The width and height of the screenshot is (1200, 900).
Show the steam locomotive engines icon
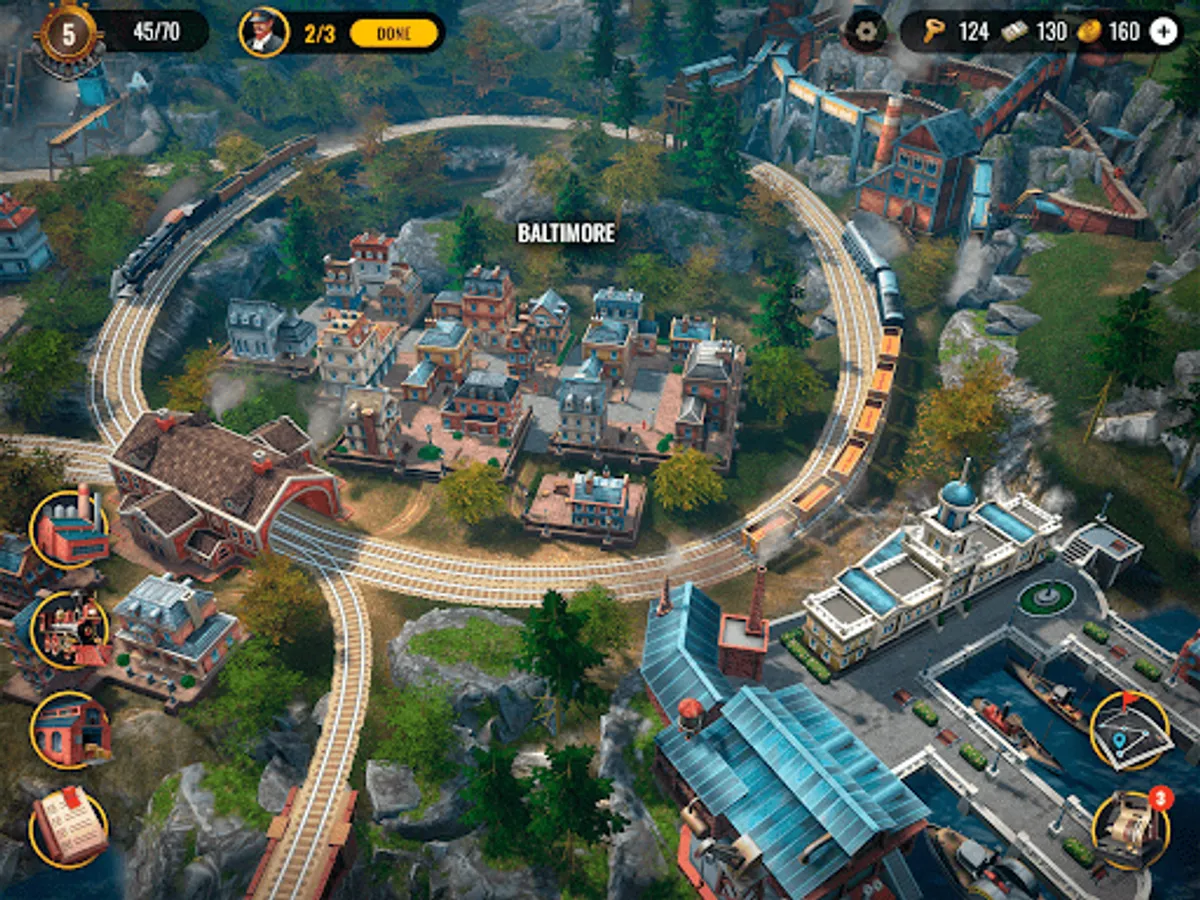(69, 630)
